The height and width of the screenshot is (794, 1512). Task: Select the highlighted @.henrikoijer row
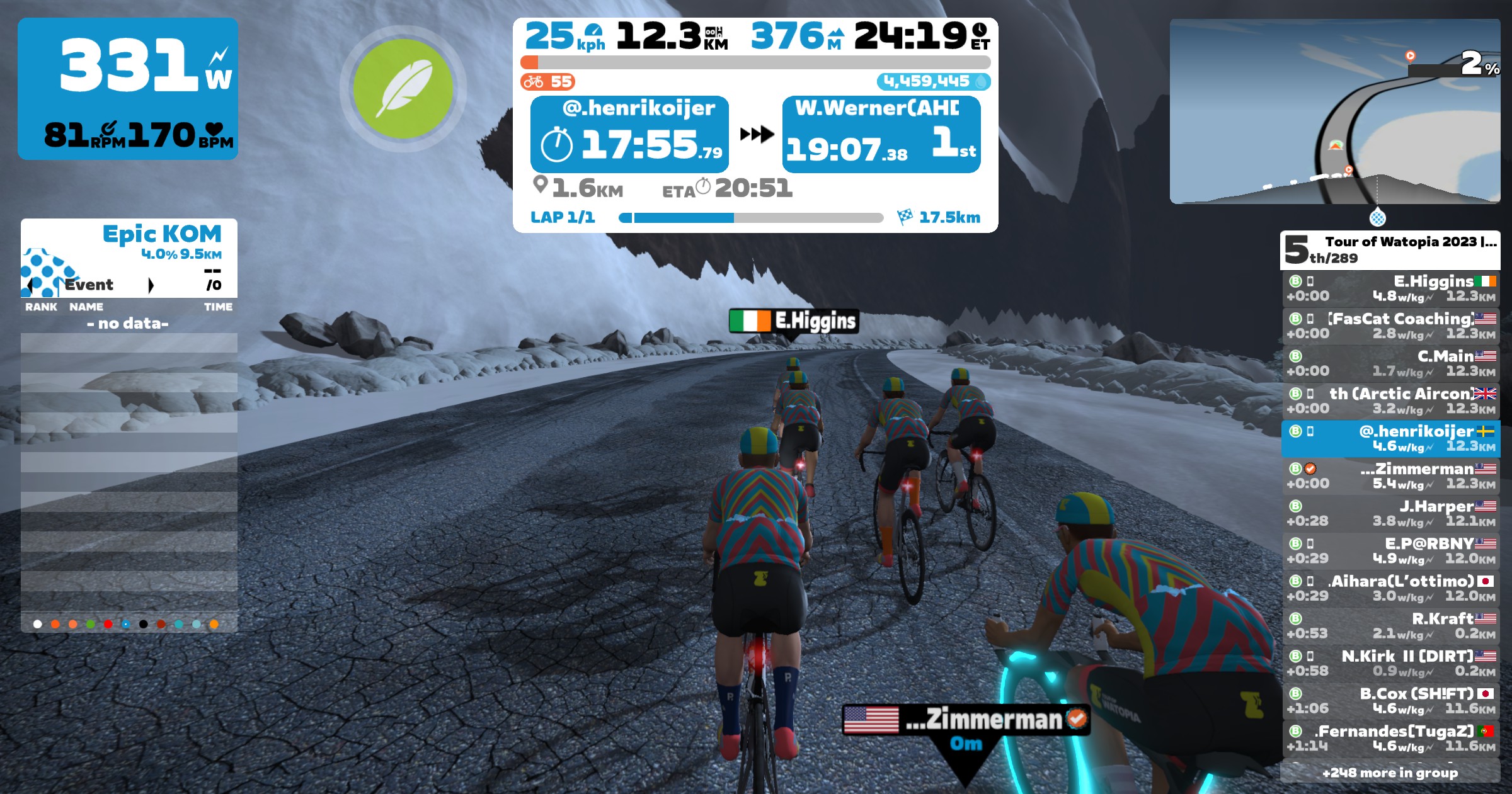(1390, 438)
